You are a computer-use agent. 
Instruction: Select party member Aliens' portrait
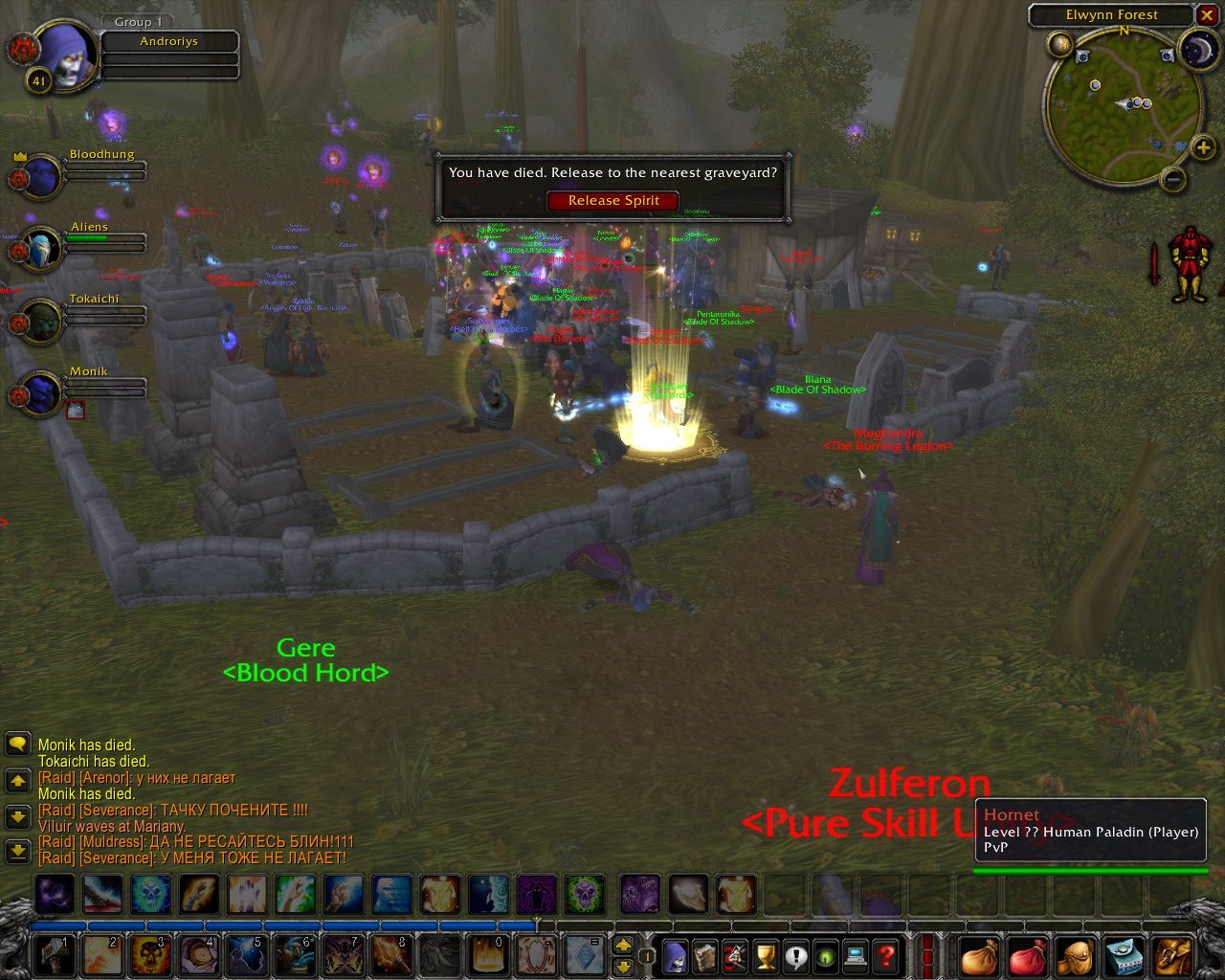pyautogui.click(x=42, y=249)
